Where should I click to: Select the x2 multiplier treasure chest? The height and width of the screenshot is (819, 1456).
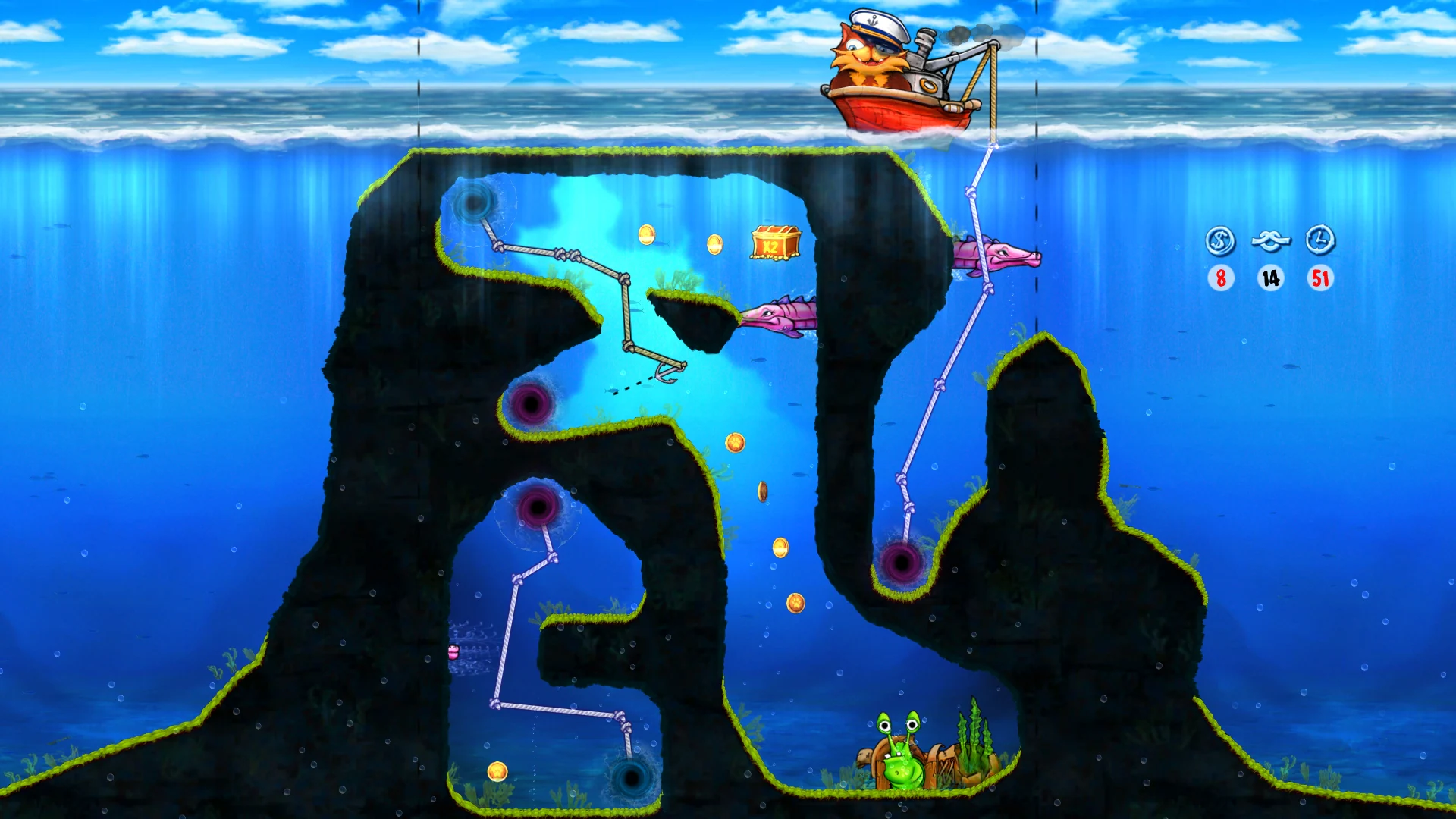[773, 243]
